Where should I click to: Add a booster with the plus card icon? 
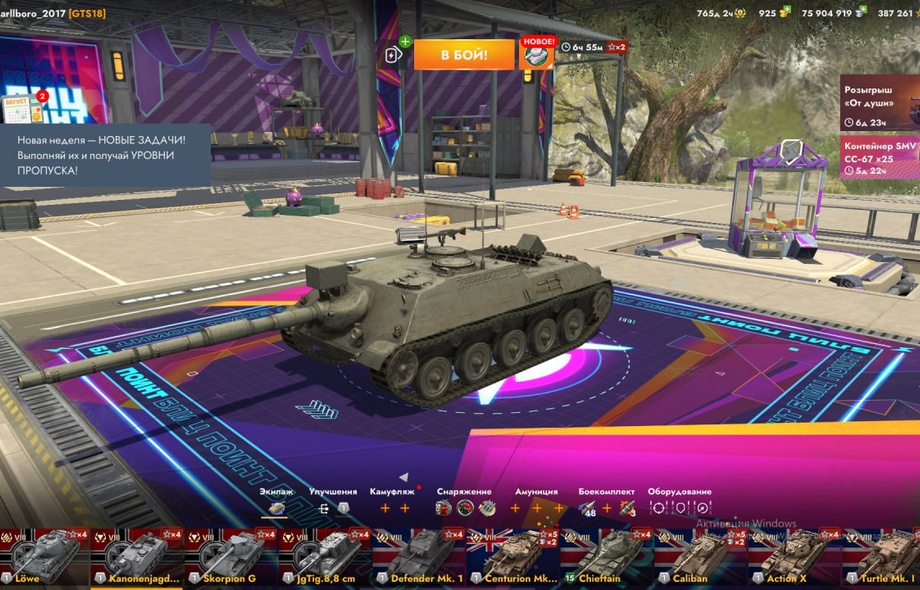click(x=393, y=54)
